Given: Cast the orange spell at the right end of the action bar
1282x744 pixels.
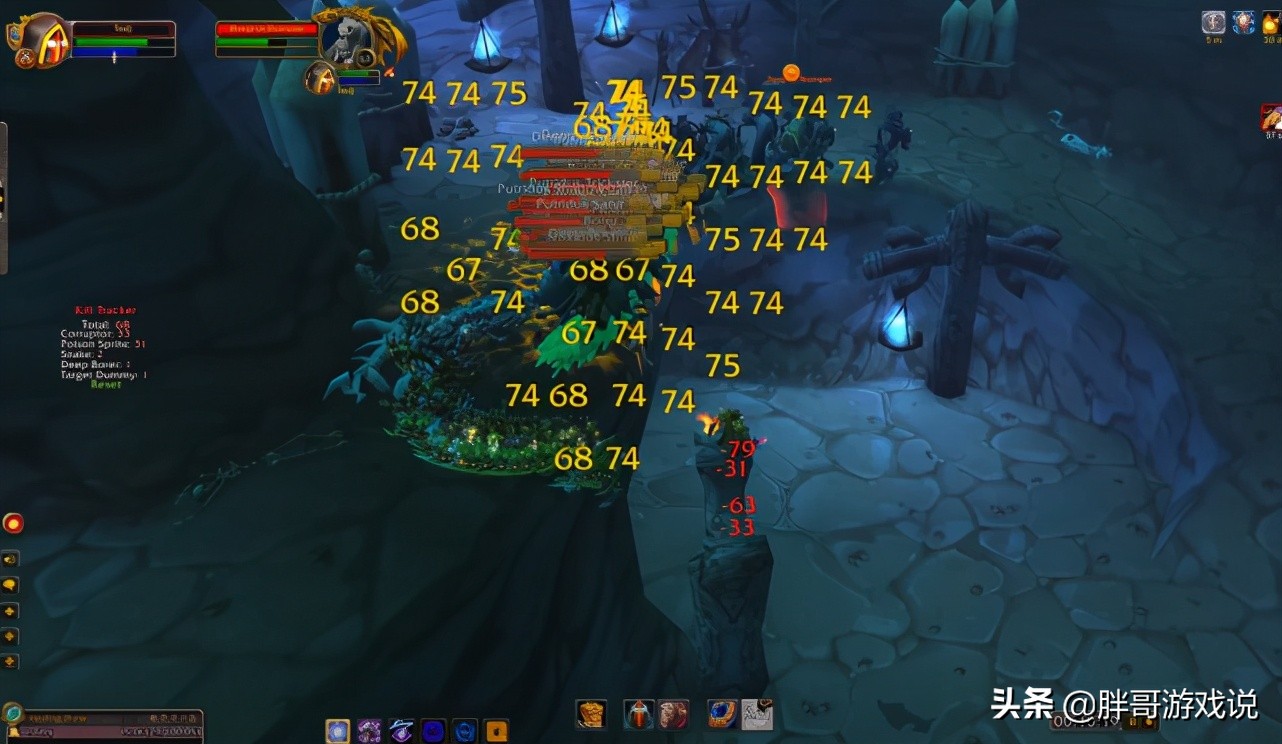Looking at the screenshot, I should [x=495, y=728].
